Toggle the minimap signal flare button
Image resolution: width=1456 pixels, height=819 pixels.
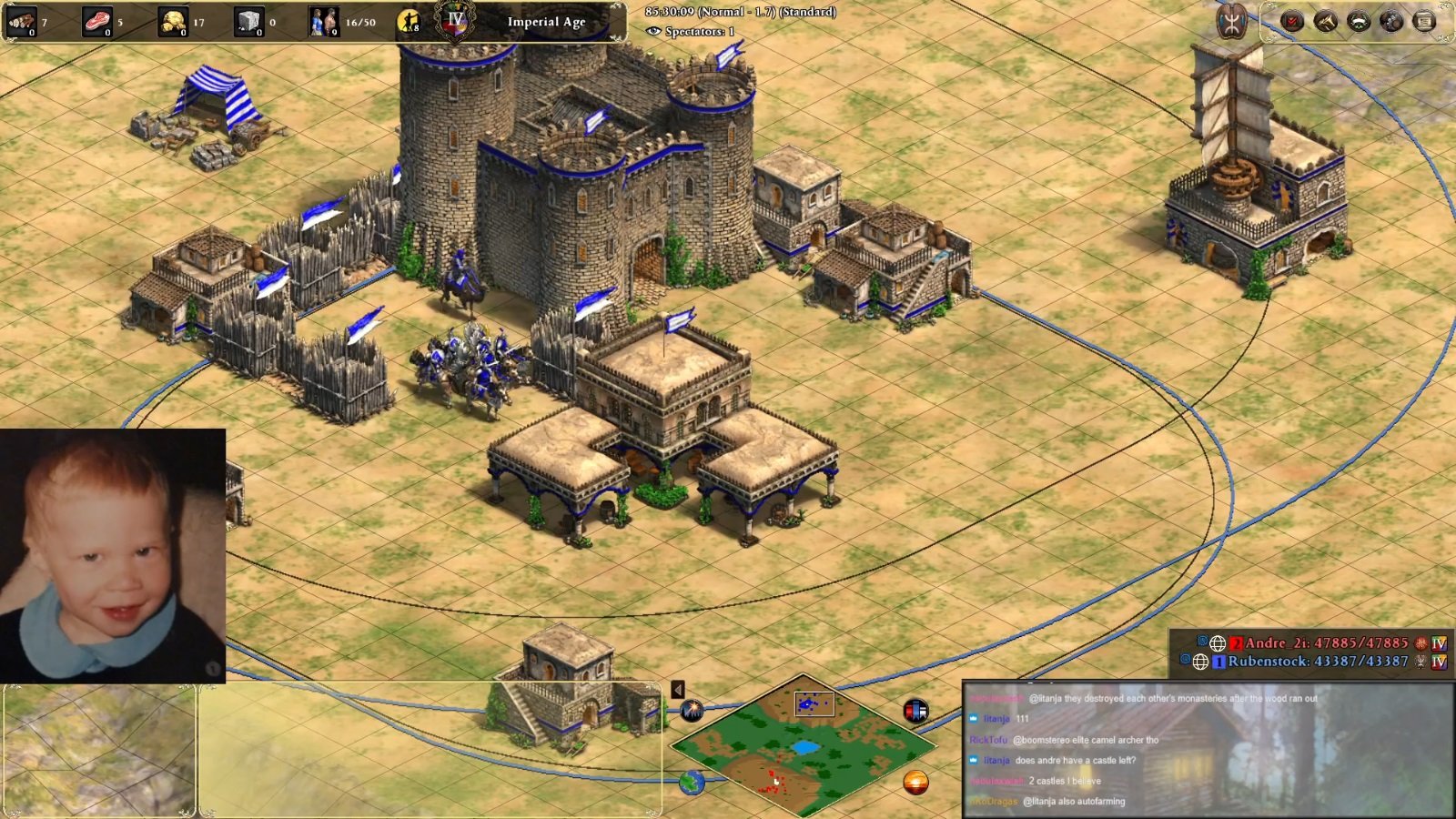692,710
